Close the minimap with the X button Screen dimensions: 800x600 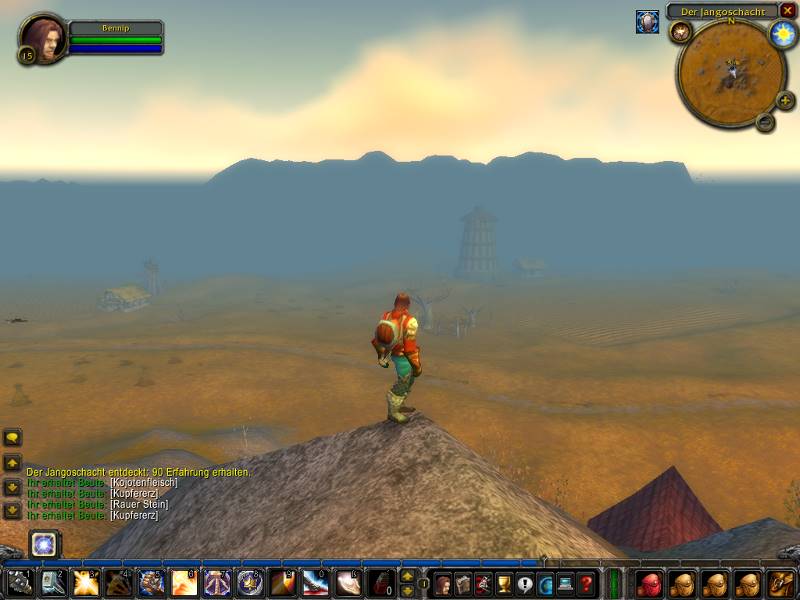point(788,11)
